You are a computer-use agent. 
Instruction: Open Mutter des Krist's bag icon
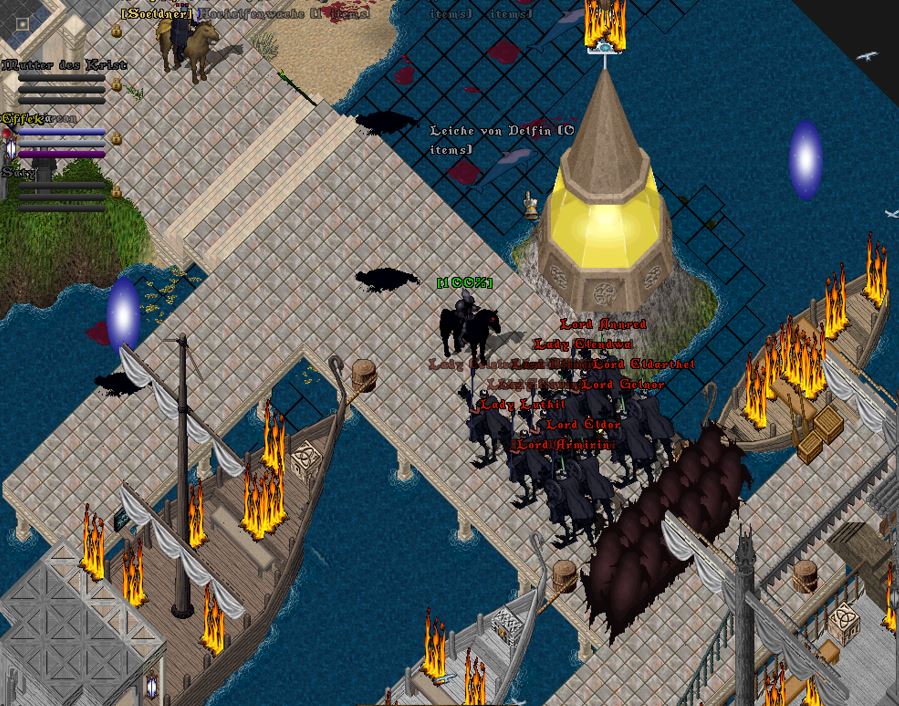[116, 87]
